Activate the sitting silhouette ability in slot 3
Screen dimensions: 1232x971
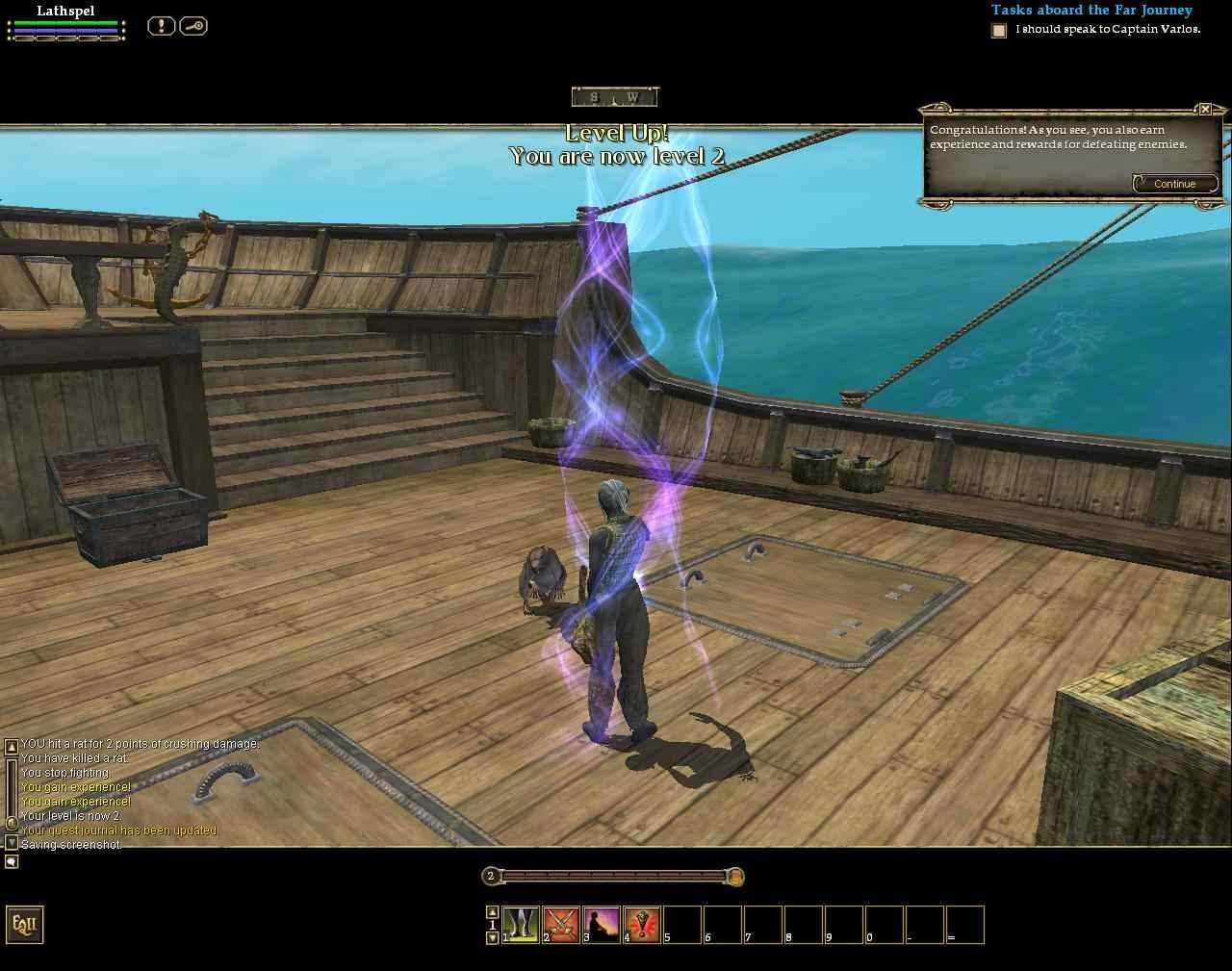[602, 924]
